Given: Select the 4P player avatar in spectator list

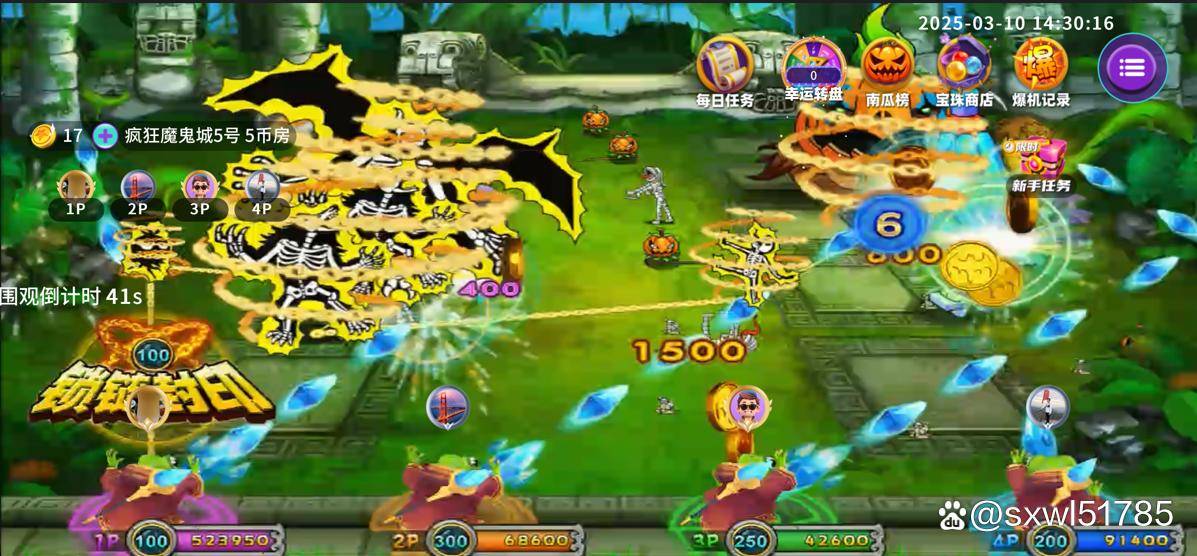Looking at the screenshot, I should pyautogui.click(x=261, y=187).
